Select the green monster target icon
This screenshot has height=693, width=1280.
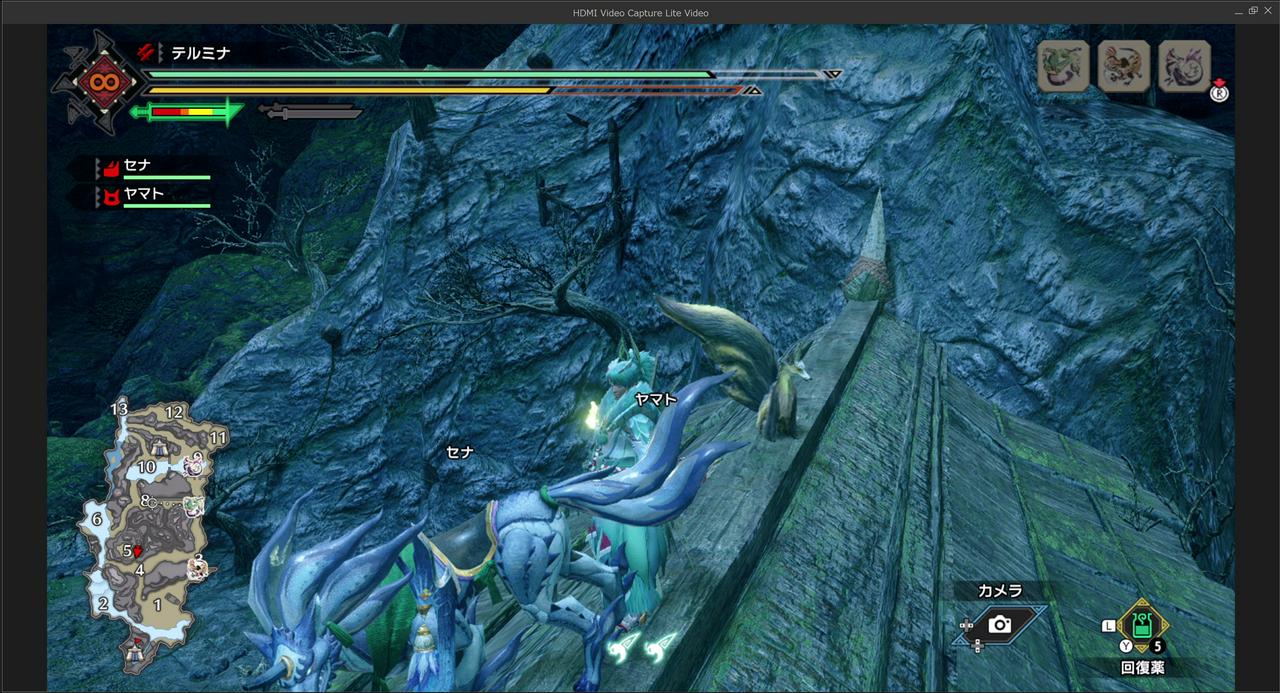pyautogui.click(x=1063, y=66)
